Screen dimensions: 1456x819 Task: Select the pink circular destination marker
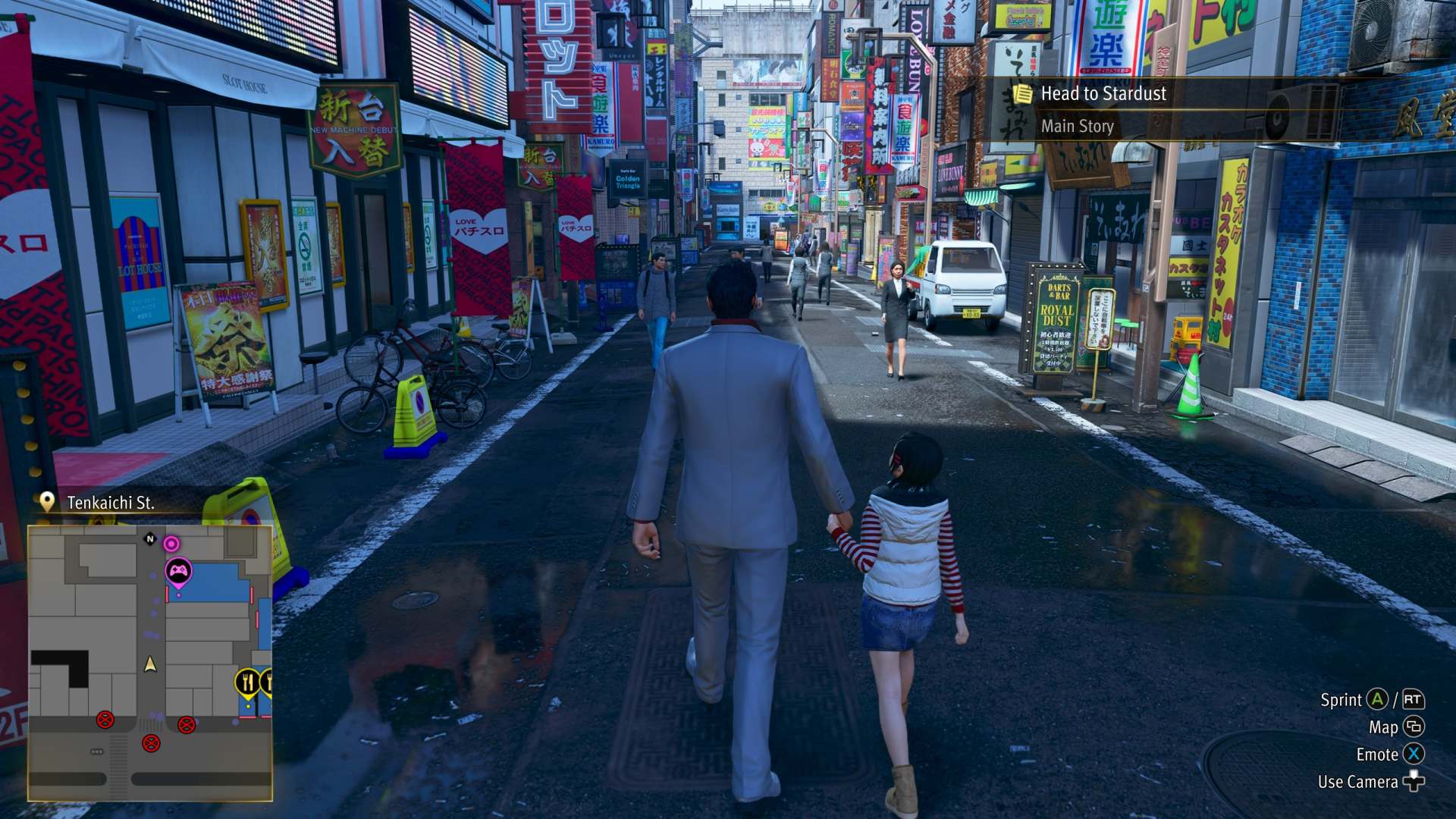point(172,543)
